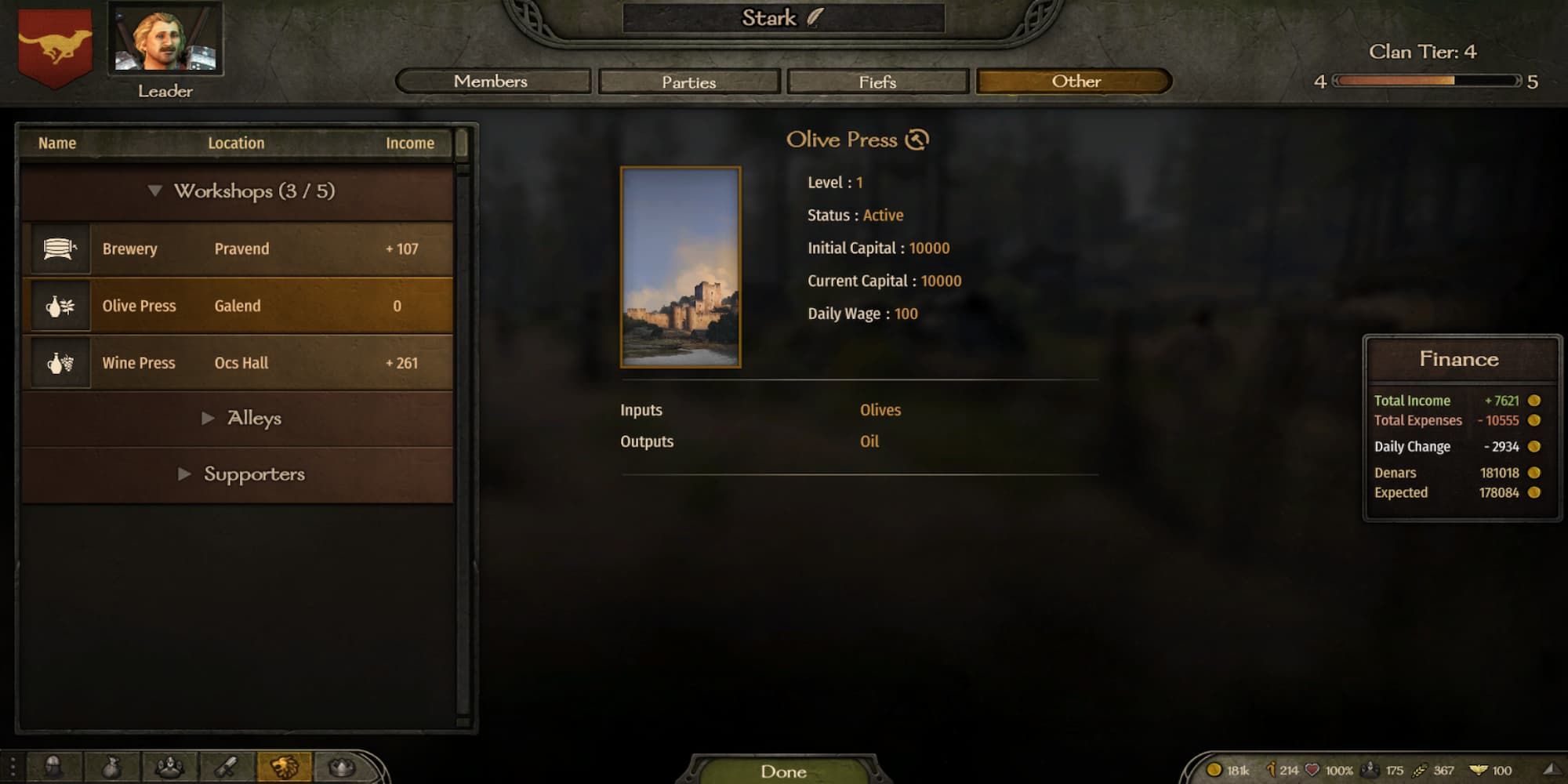Open the Inventory bag icon
This screenshot has width=1568, height=784.
point(111,766)
